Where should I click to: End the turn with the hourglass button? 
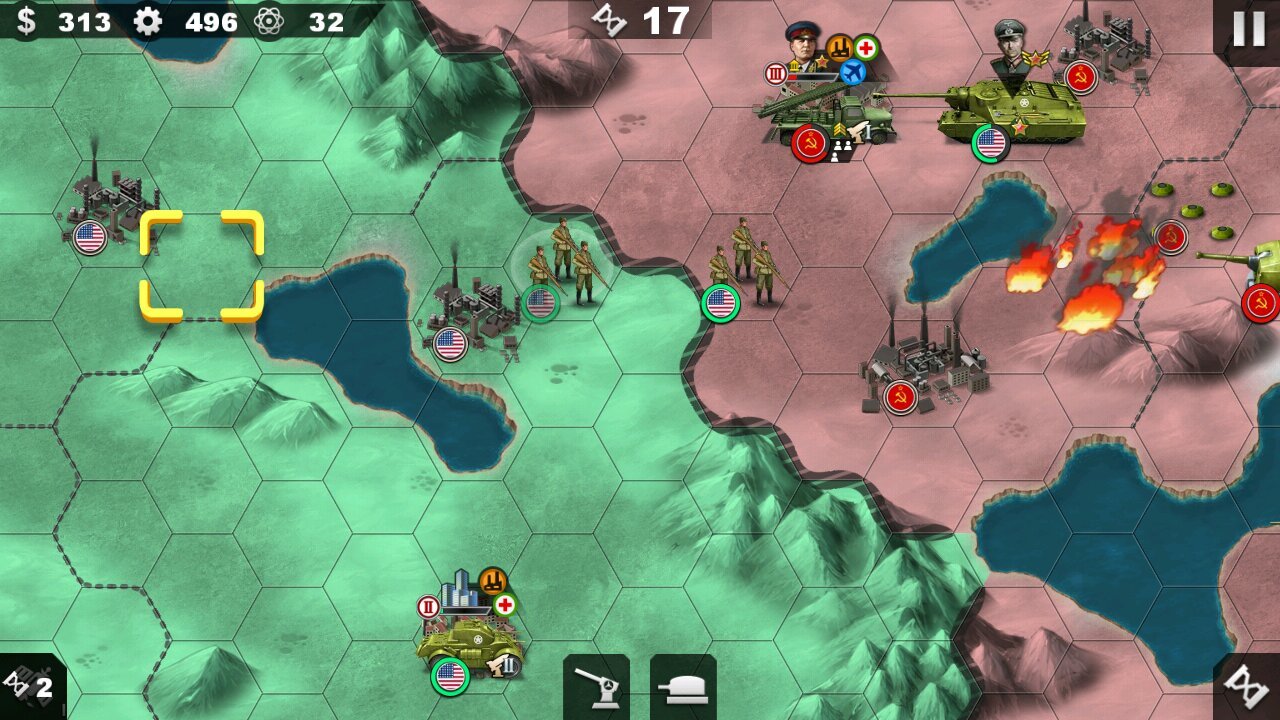point(1246,686)
